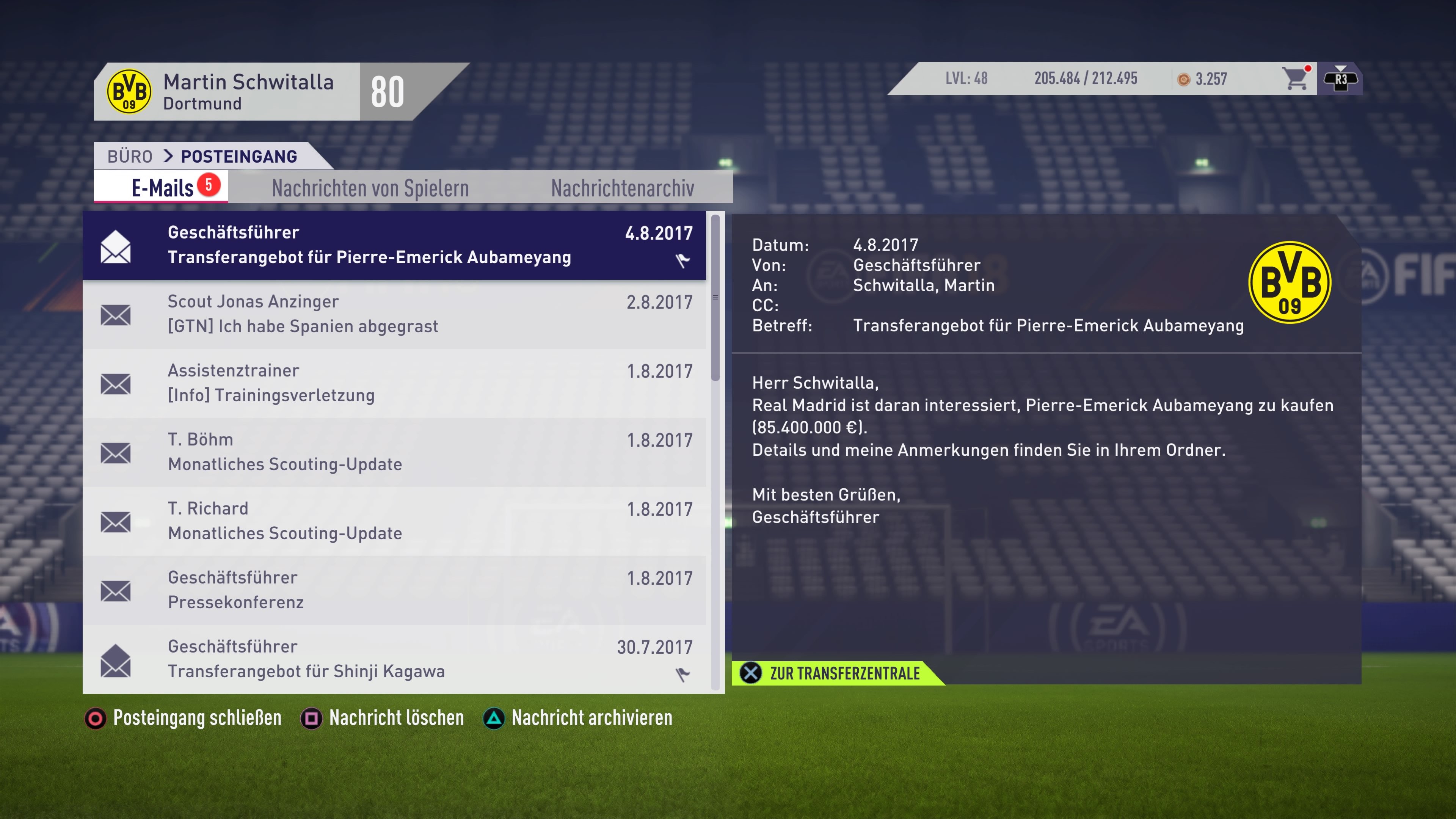Click the envelope icon of the Pressekonferenz mail
Image resolution: width=1456 pixels, height=819 pixels.
click(x=116, y=591)
